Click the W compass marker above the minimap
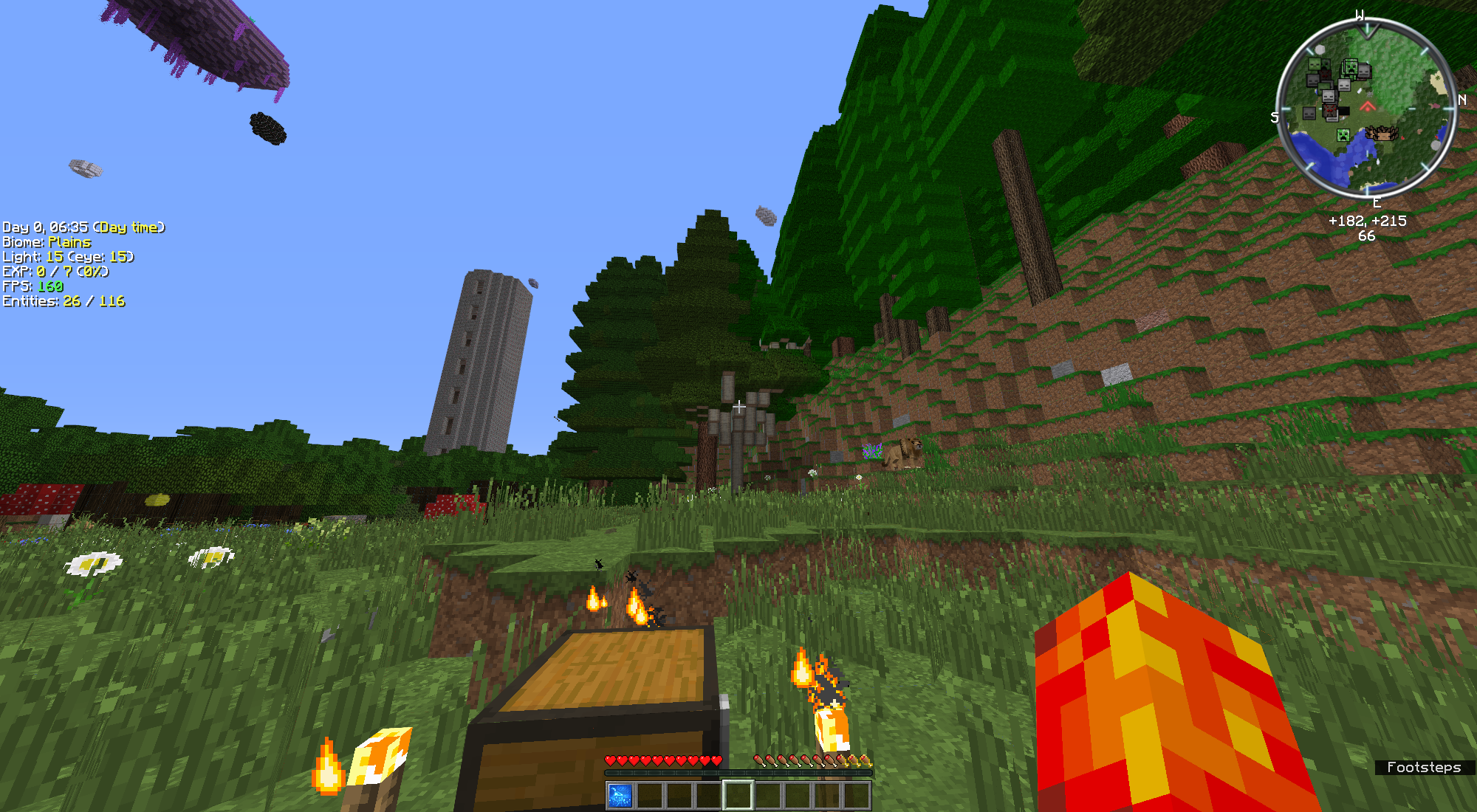This screenshot has height=812, width=1477. point(1360,14)
